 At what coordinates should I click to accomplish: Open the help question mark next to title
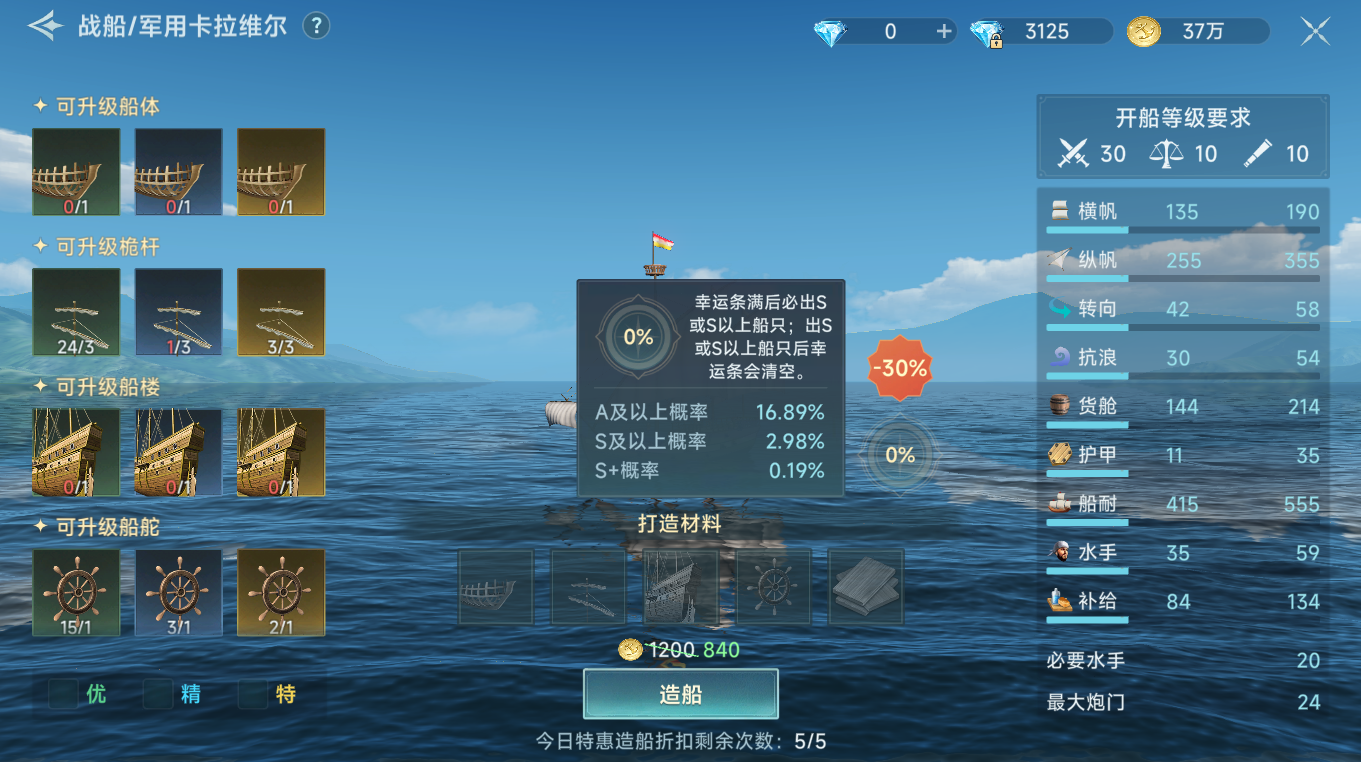pos(316,27)
